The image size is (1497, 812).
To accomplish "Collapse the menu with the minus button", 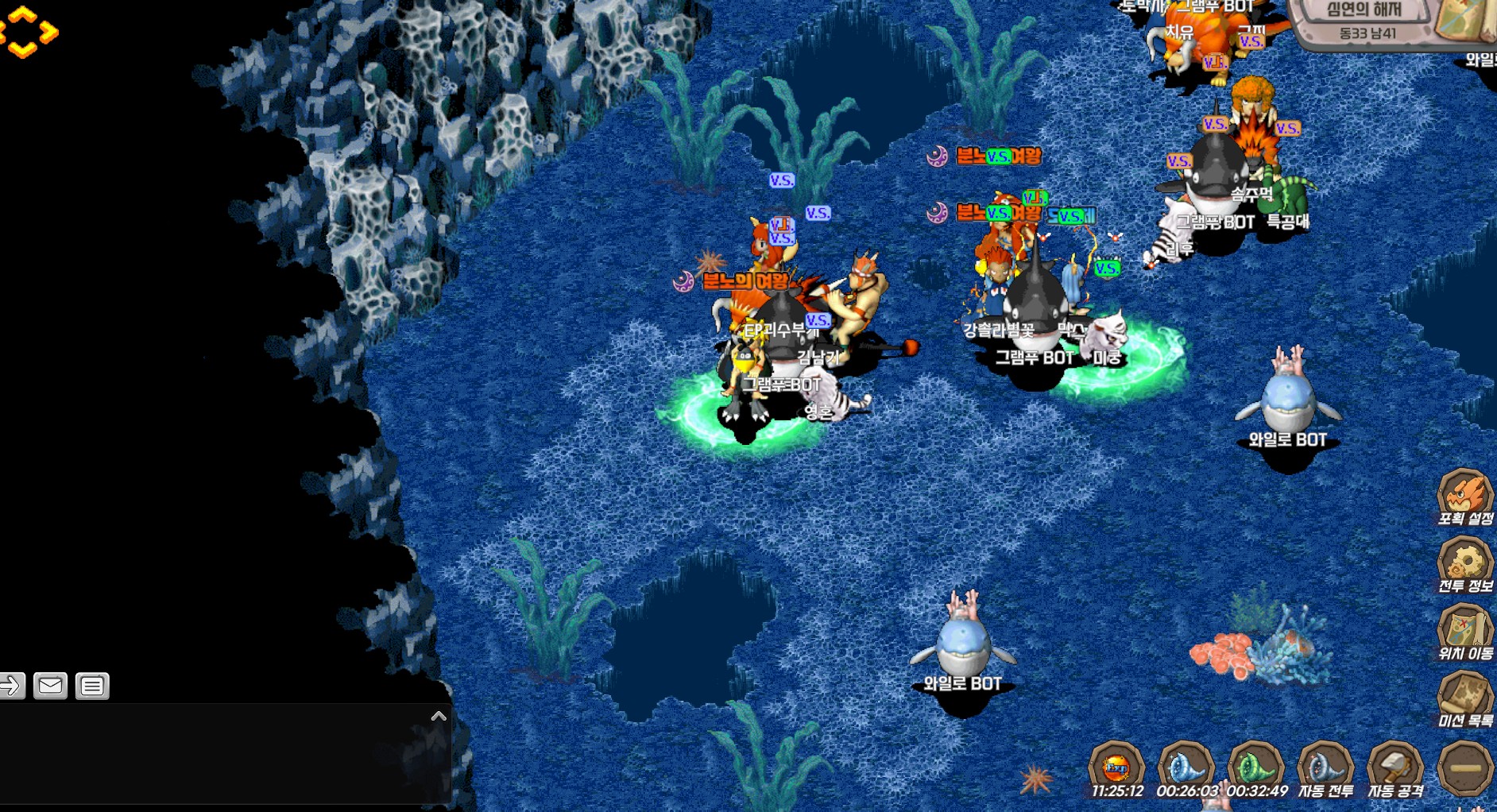I will click(x=1465, y=768).
